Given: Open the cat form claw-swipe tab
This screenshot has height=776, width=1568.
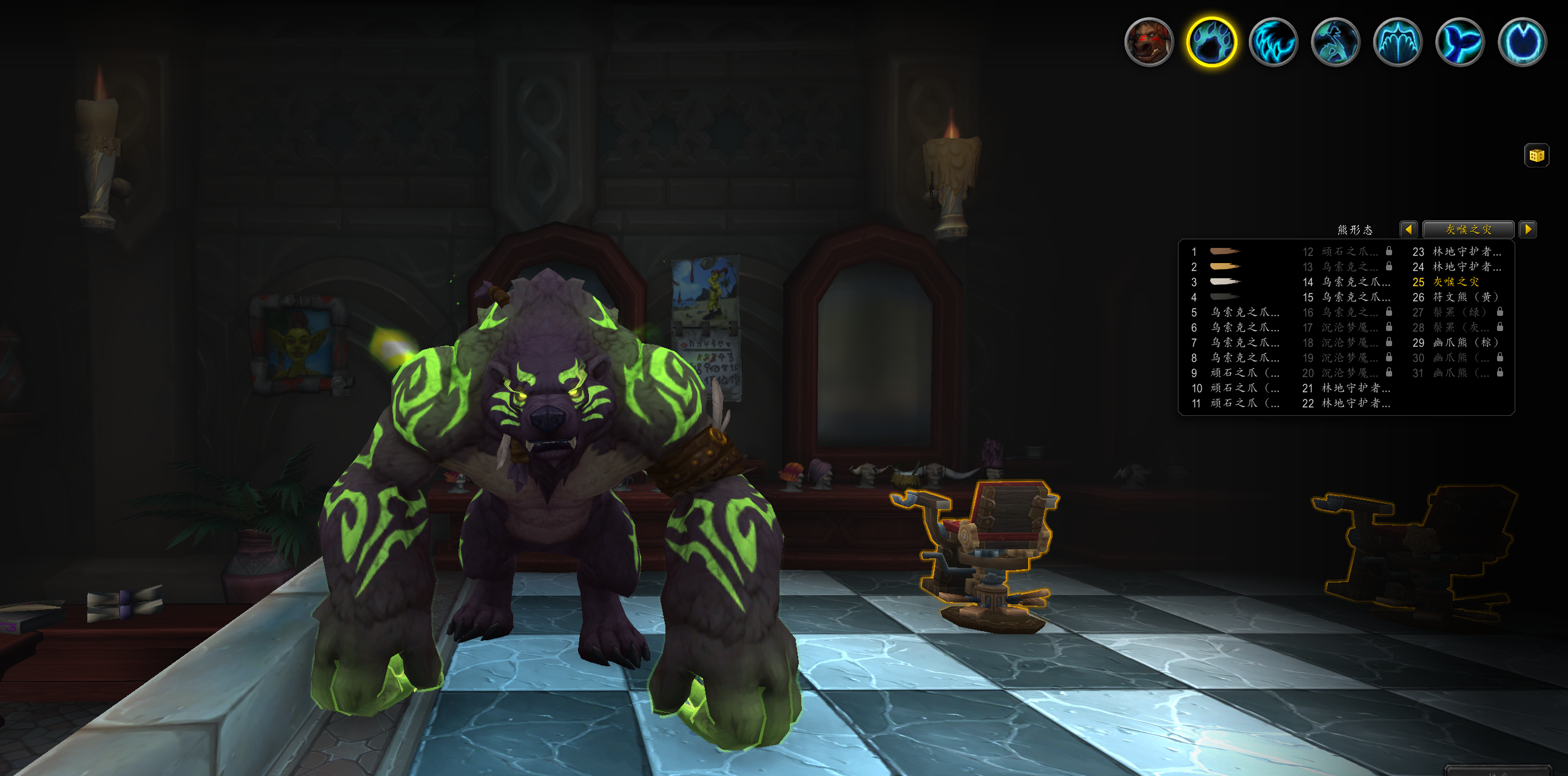Looking at the screenshot, I should [1273, 41].
